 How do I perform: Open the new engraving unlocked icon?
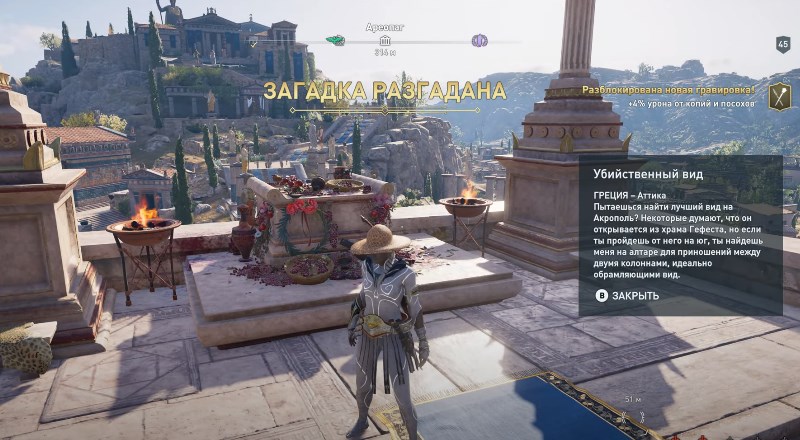[x=779, y=96]
